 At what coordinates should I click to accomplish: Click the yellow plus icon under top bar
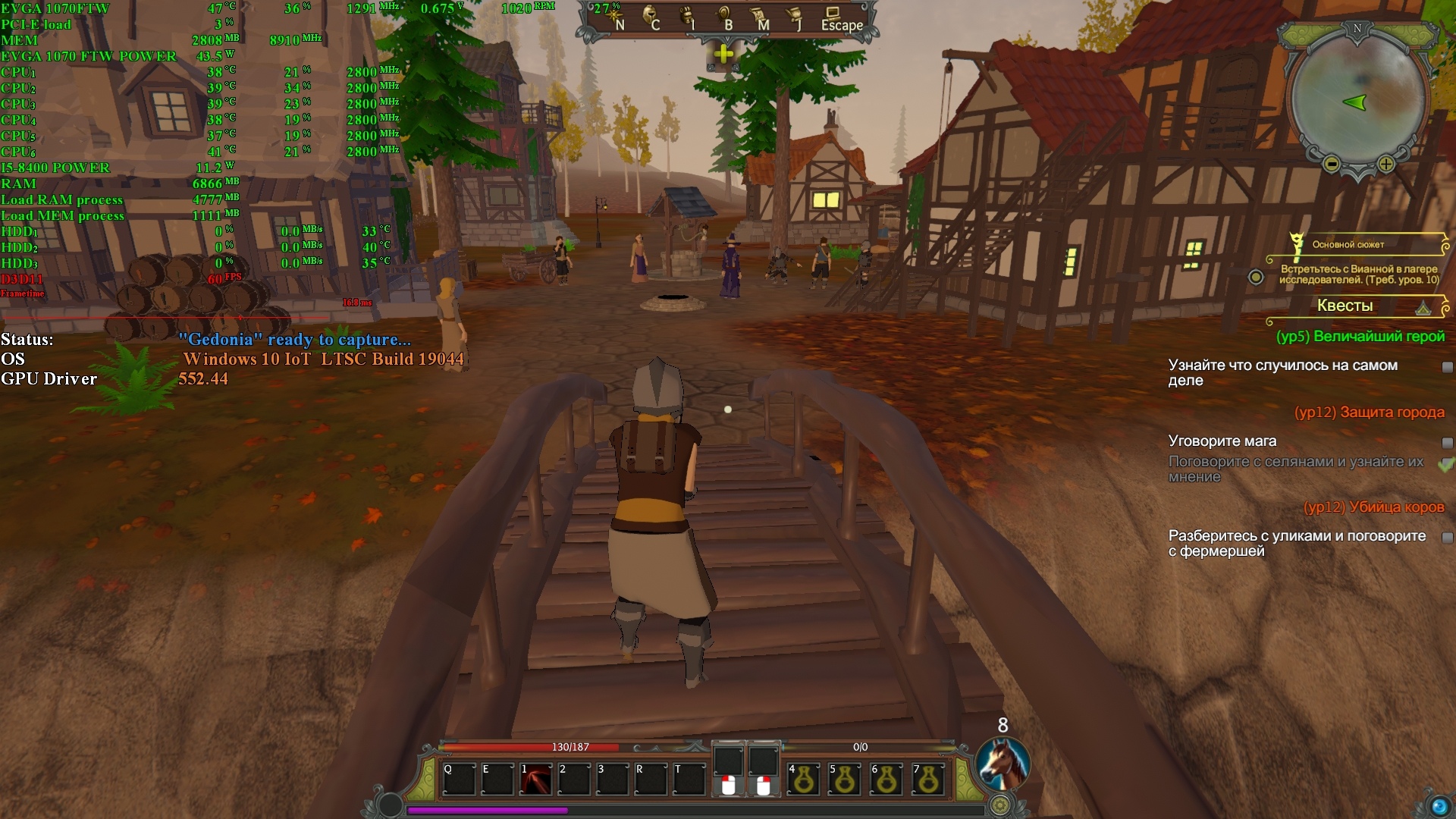(723, 54)
